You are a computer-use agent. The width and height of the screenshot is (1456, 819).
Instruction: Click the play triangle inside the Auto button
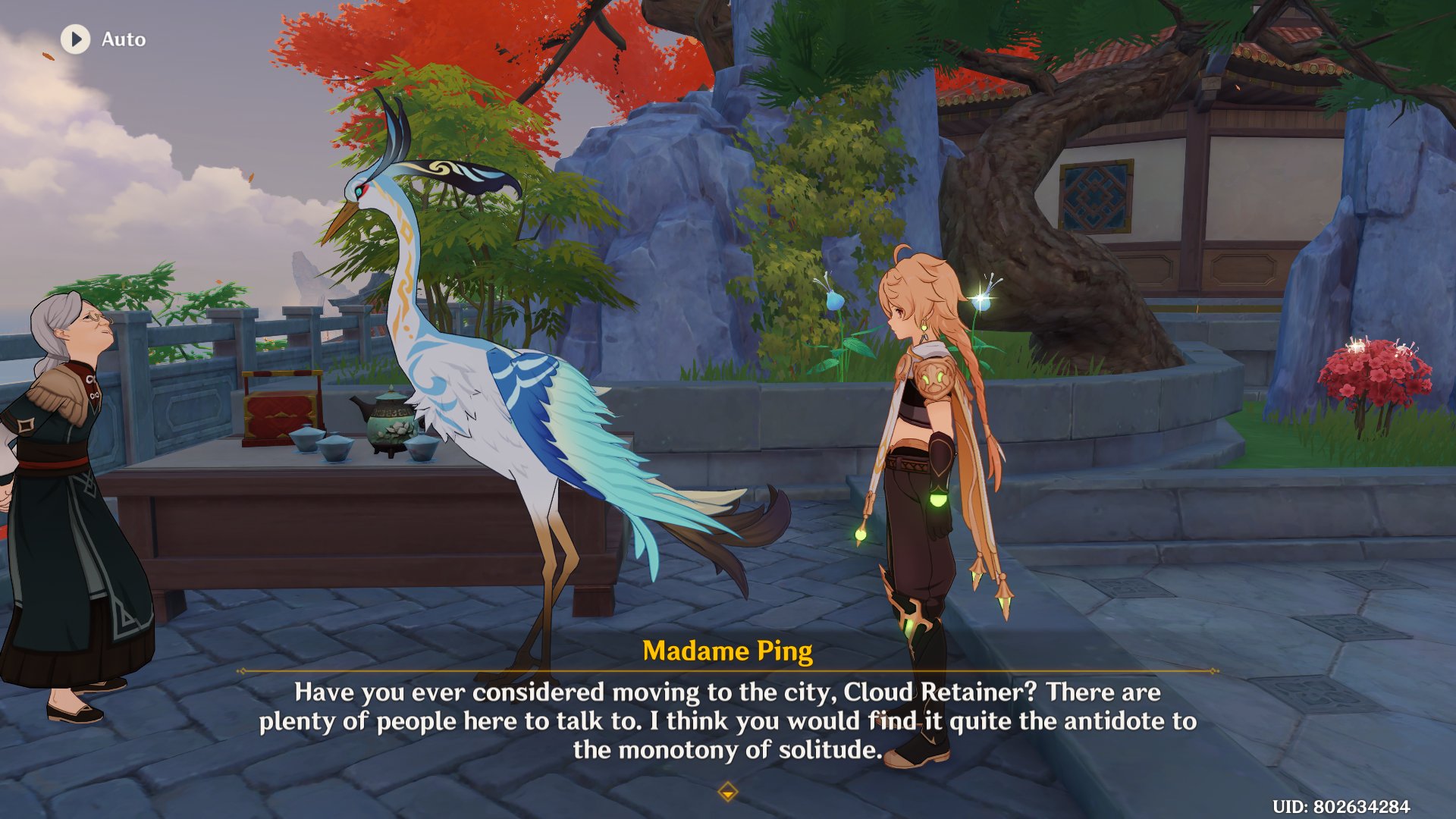(x=74, y=39)
